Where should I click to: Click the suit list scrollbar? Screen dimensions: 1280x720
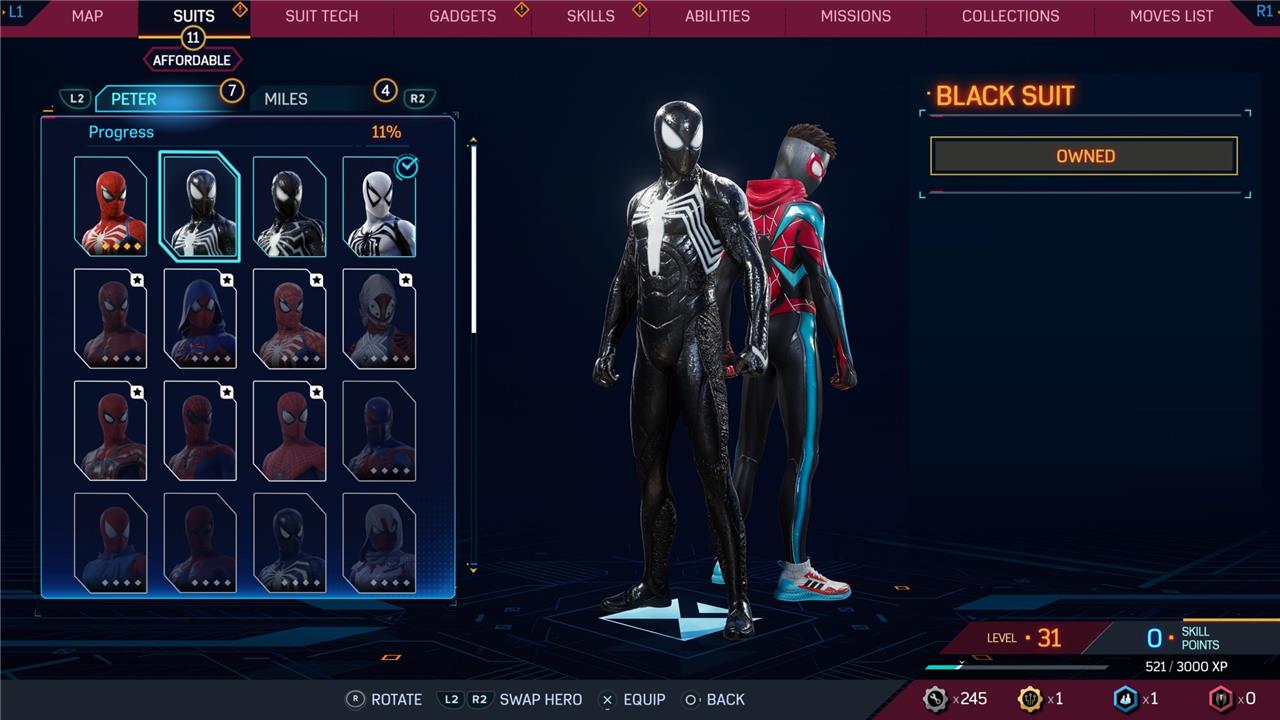click(474, 240)
